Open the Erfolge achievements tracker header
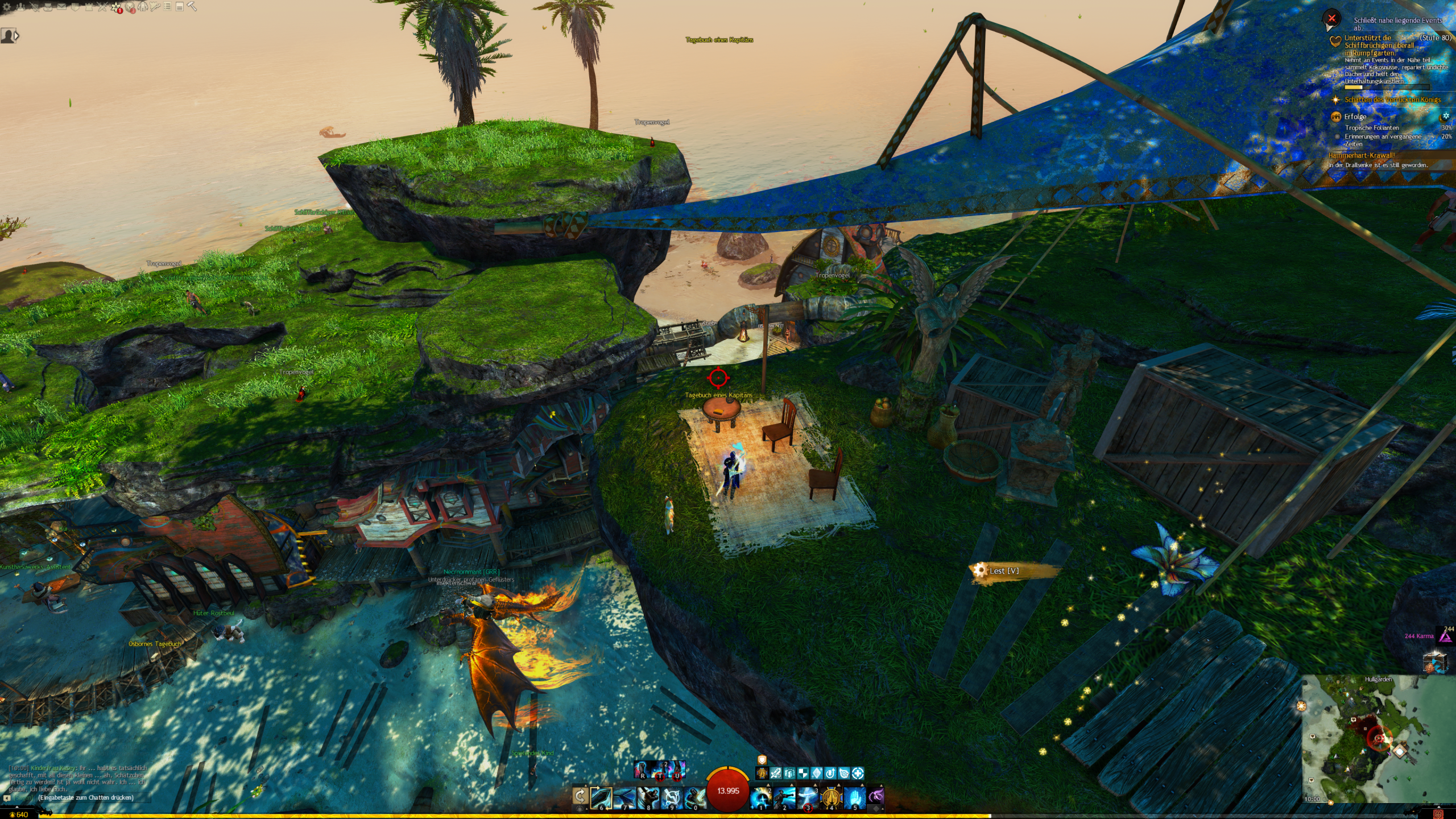This screenshot has width=1456, height=819. (x=1355, y=117)
